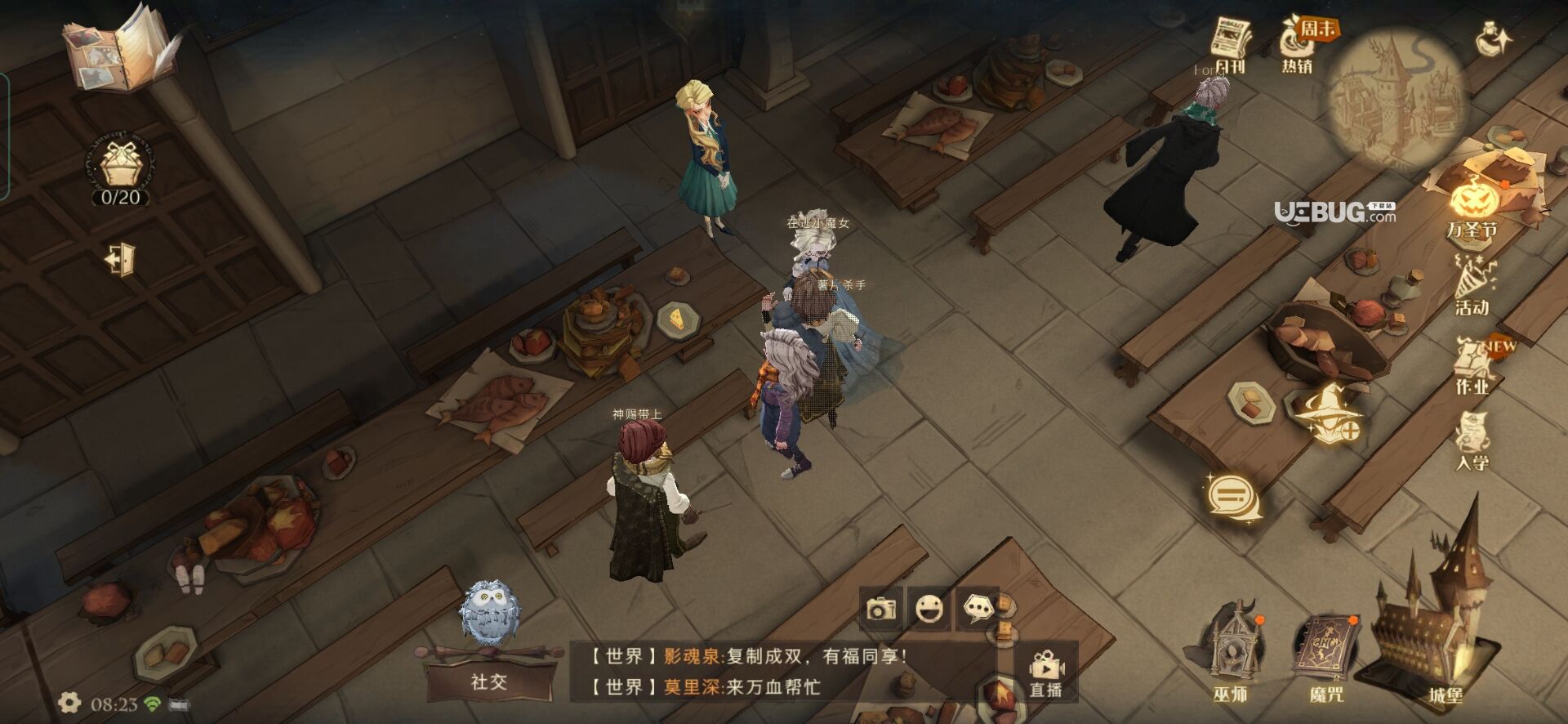This screenshot has width=1568, height=724.
Task: Open the smiley emote menu
Action: [929, 609]
